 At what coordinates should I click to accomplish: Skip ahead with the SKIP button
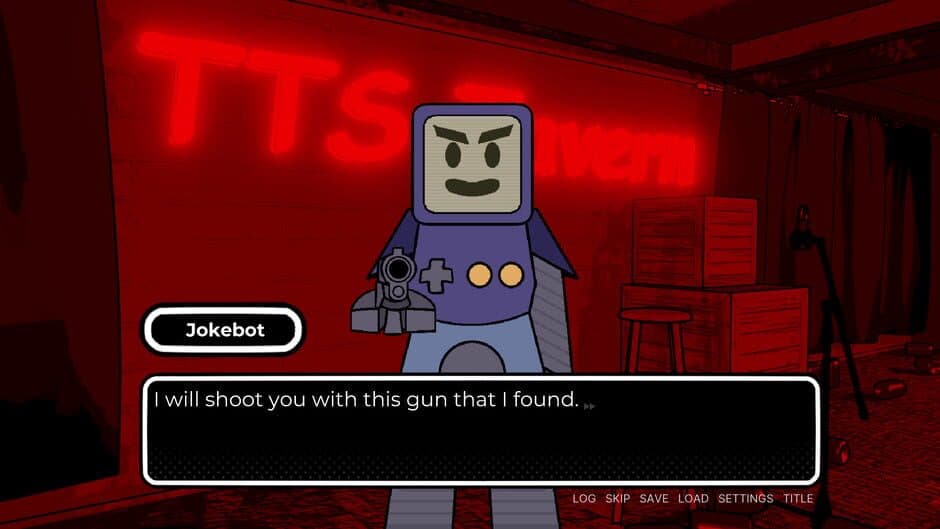pyautogui.click(x=617, y=498)
